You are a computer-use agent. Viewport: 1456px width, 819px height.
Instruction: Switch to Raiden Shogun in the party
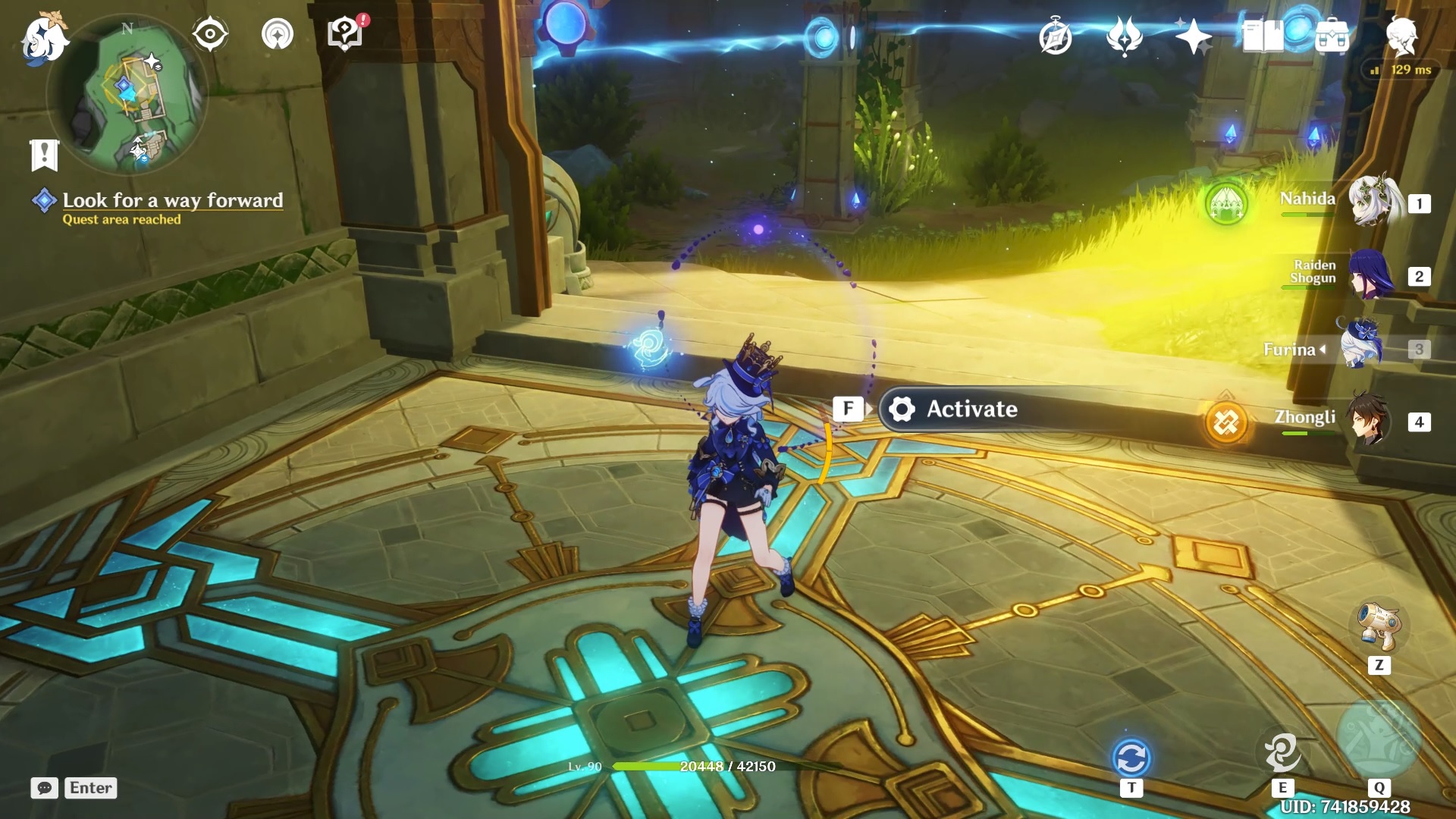[1370, 275]
